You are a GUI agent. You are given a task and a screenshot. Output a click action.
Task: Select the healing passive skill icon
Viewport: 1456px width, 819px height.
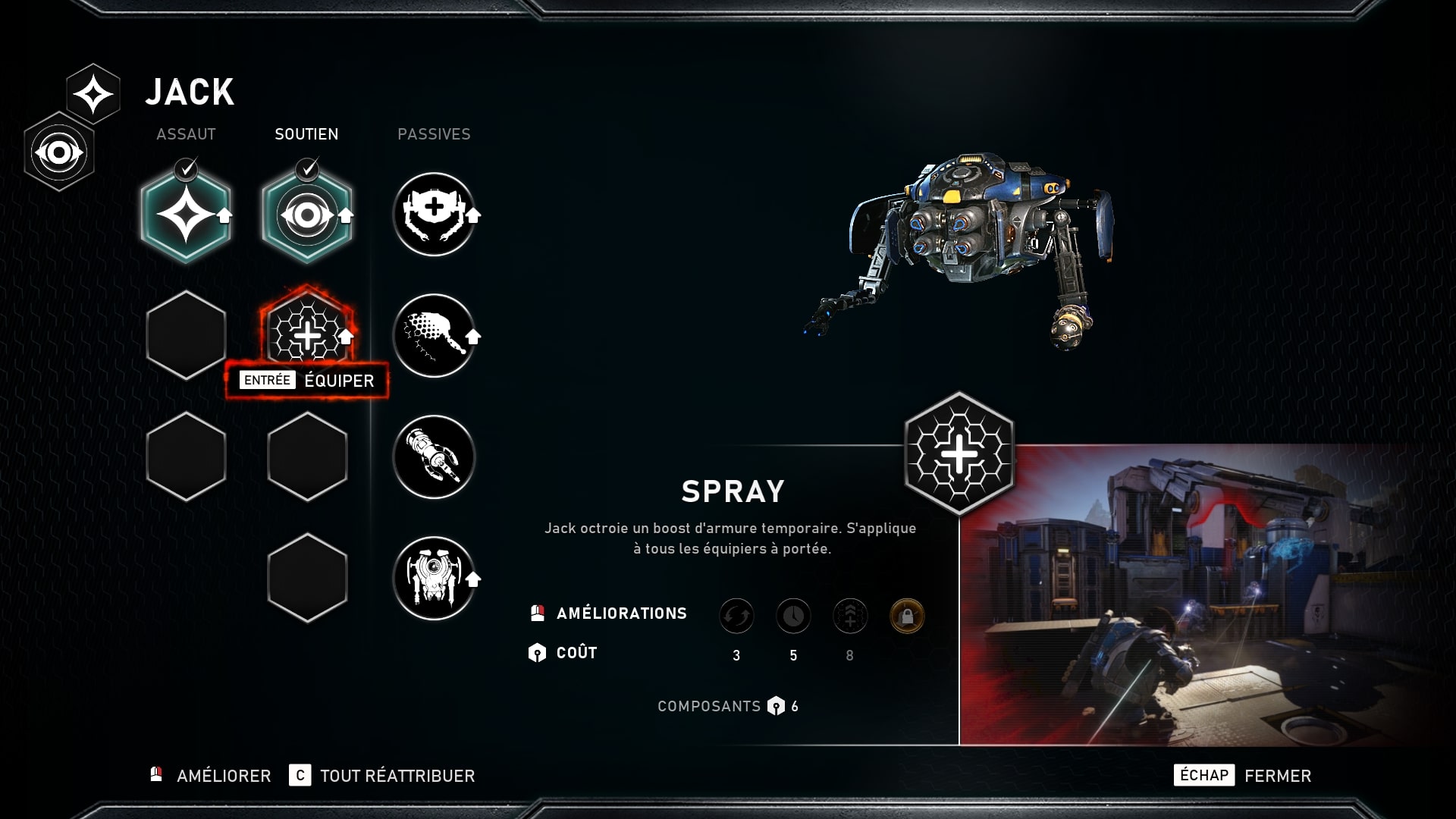pos(435,214)
